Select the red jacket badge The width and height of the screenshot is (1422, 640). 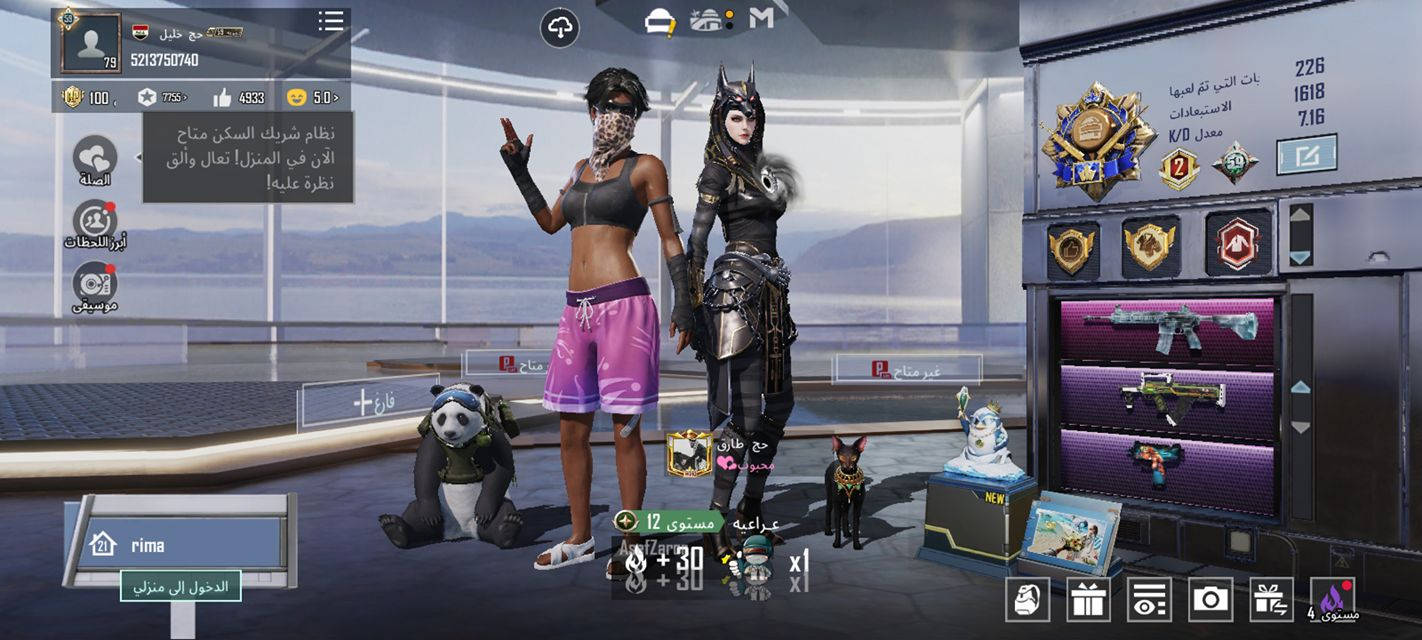(x=1238, y=242)
